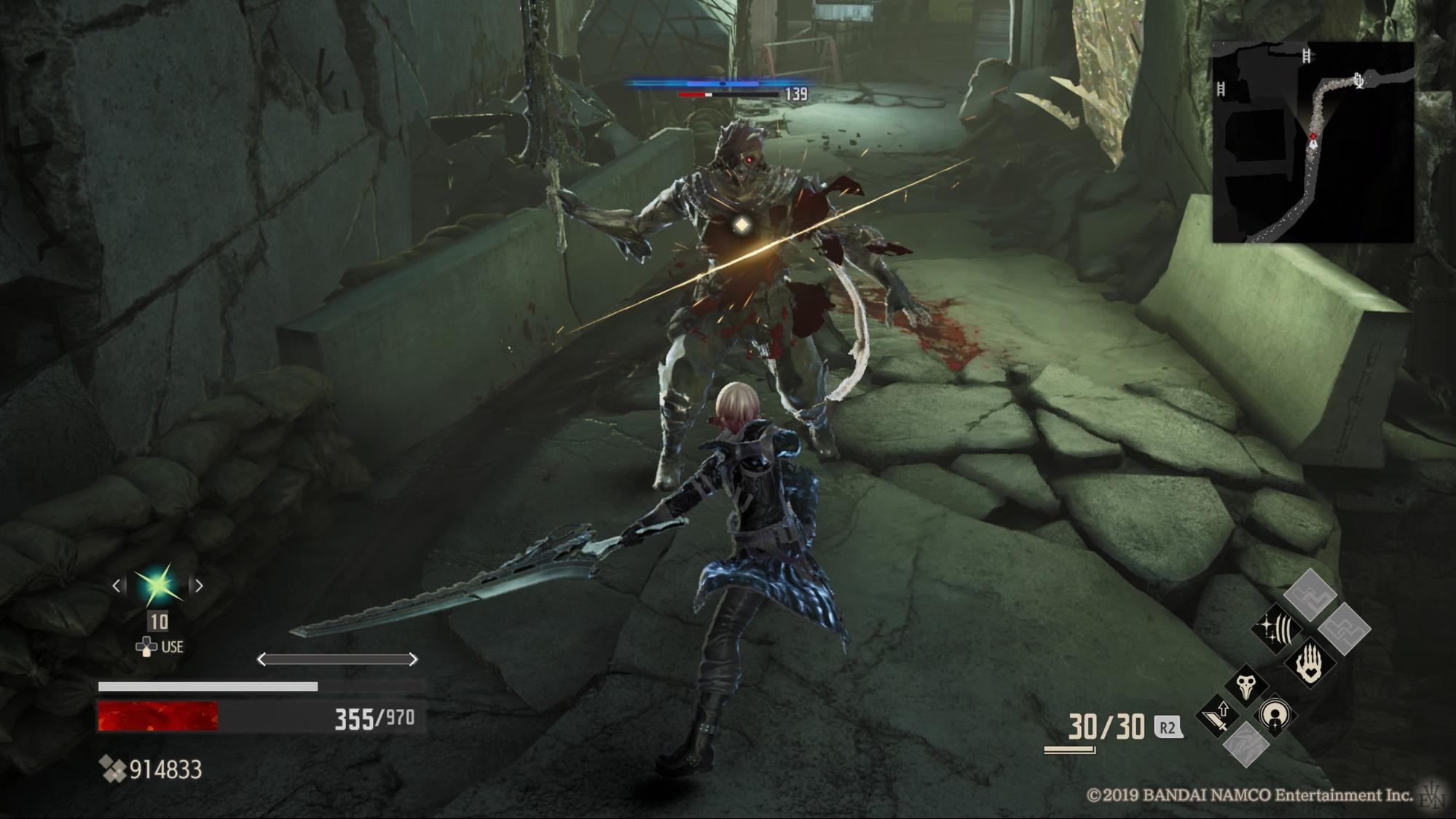This screenshot has width=1456, height=819.
Task: Activate the bird skull gift
Action: click(x=1246, y=684)
